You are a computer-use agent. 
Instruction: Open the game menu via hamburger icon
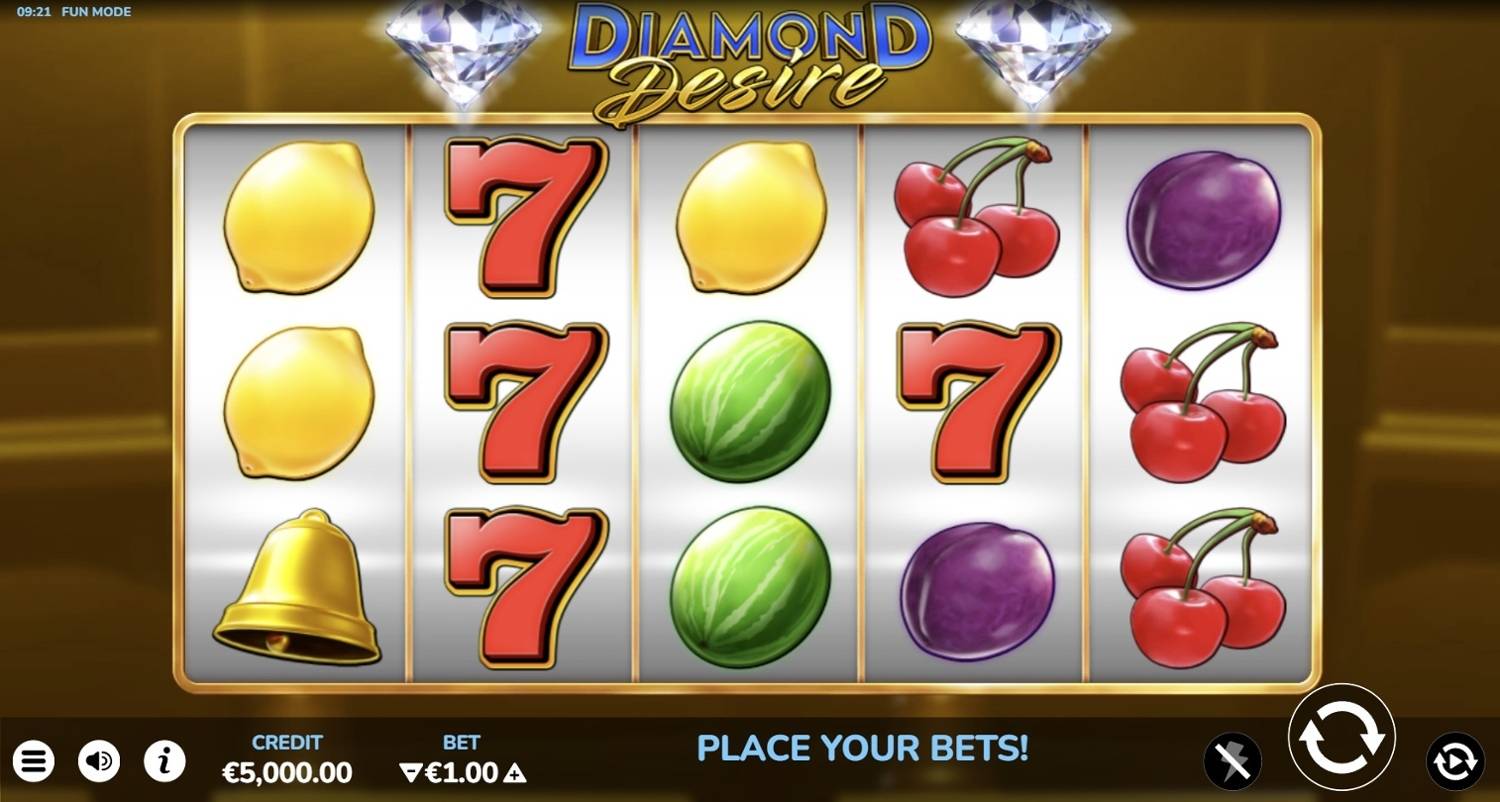coord(33,761)
